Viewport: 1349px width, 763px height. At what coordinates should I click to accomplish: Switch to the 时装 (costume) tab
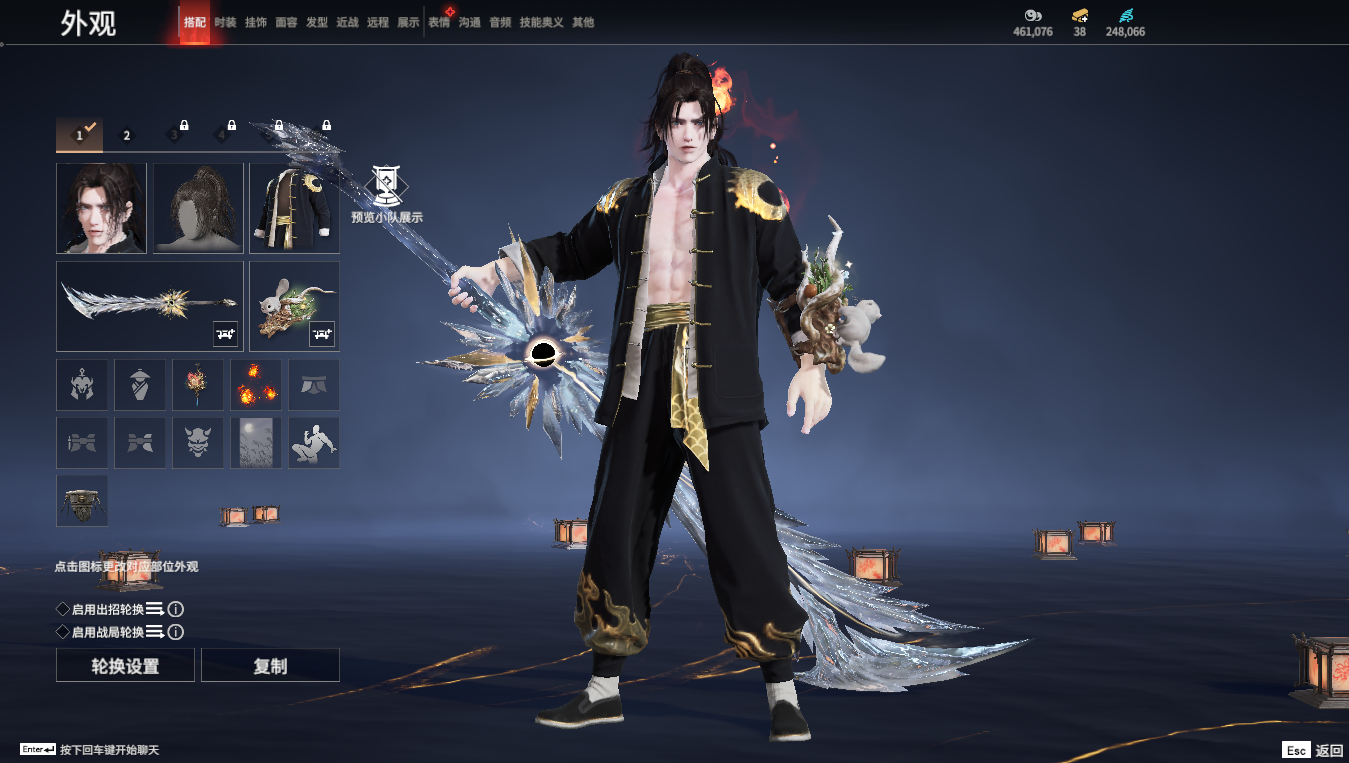click(x=225, y=22)
